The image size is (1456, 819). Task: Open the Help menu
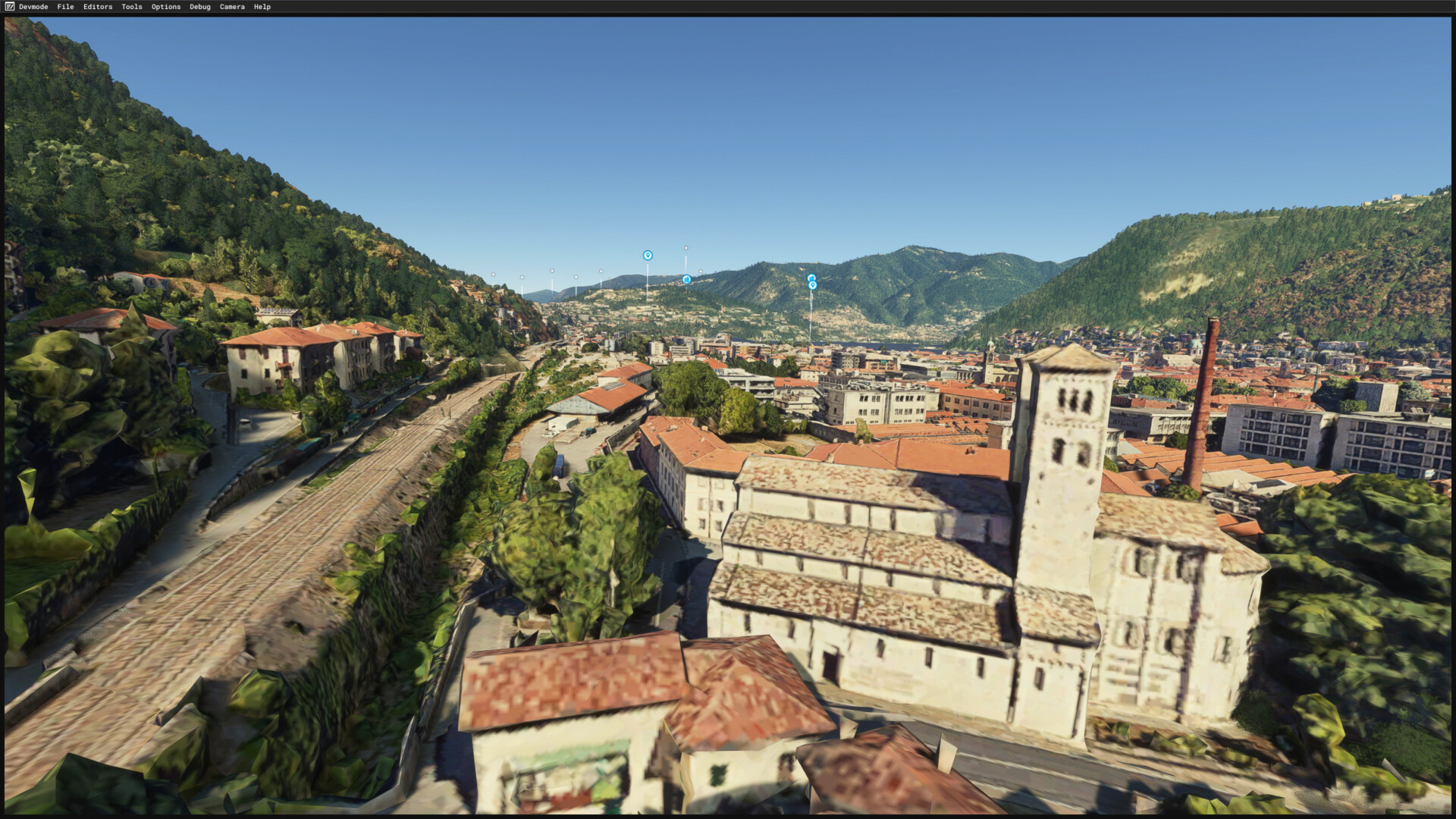point(262,7)
